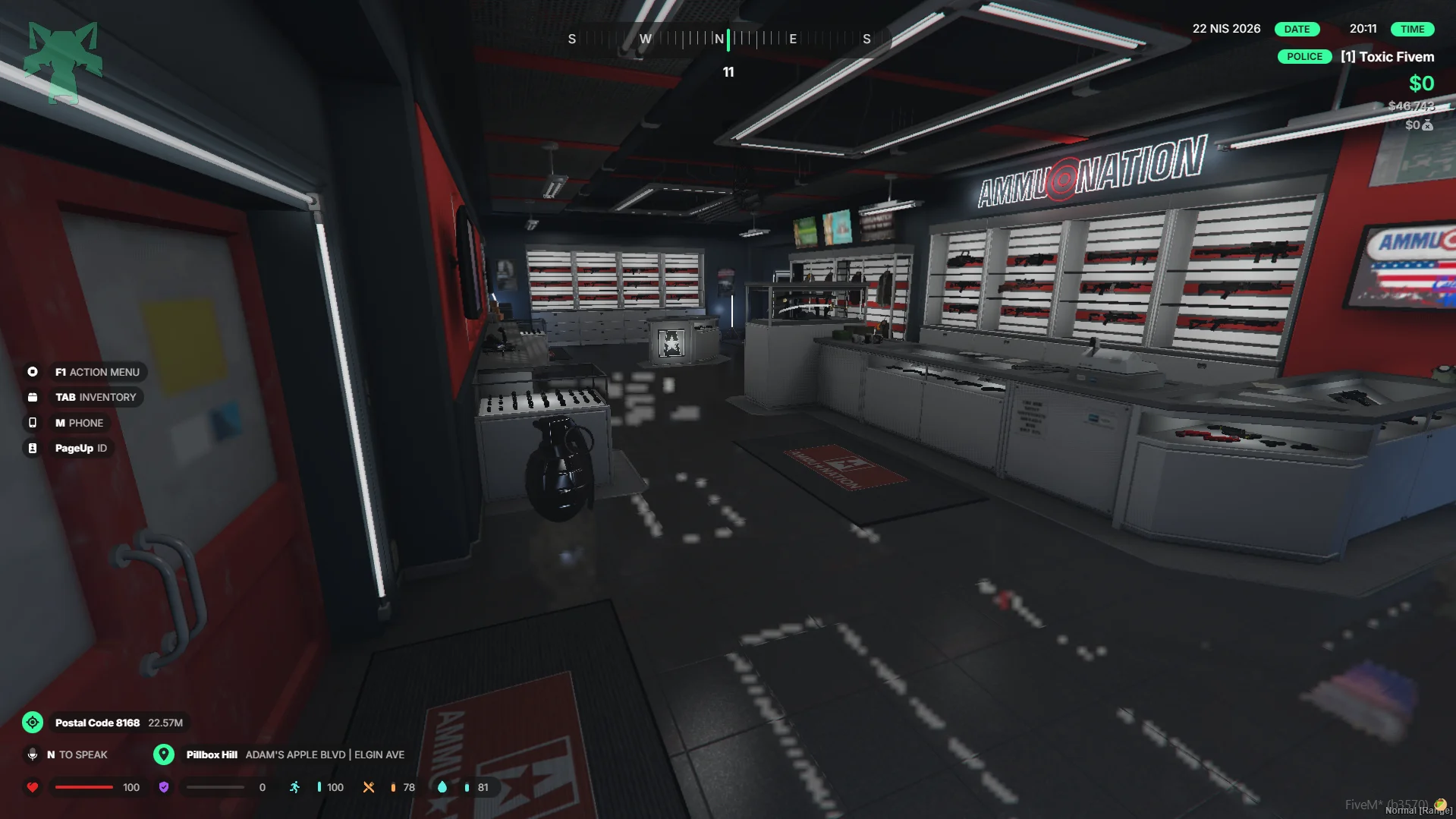Click the Postal Code crosshair icon

point(33,723)
